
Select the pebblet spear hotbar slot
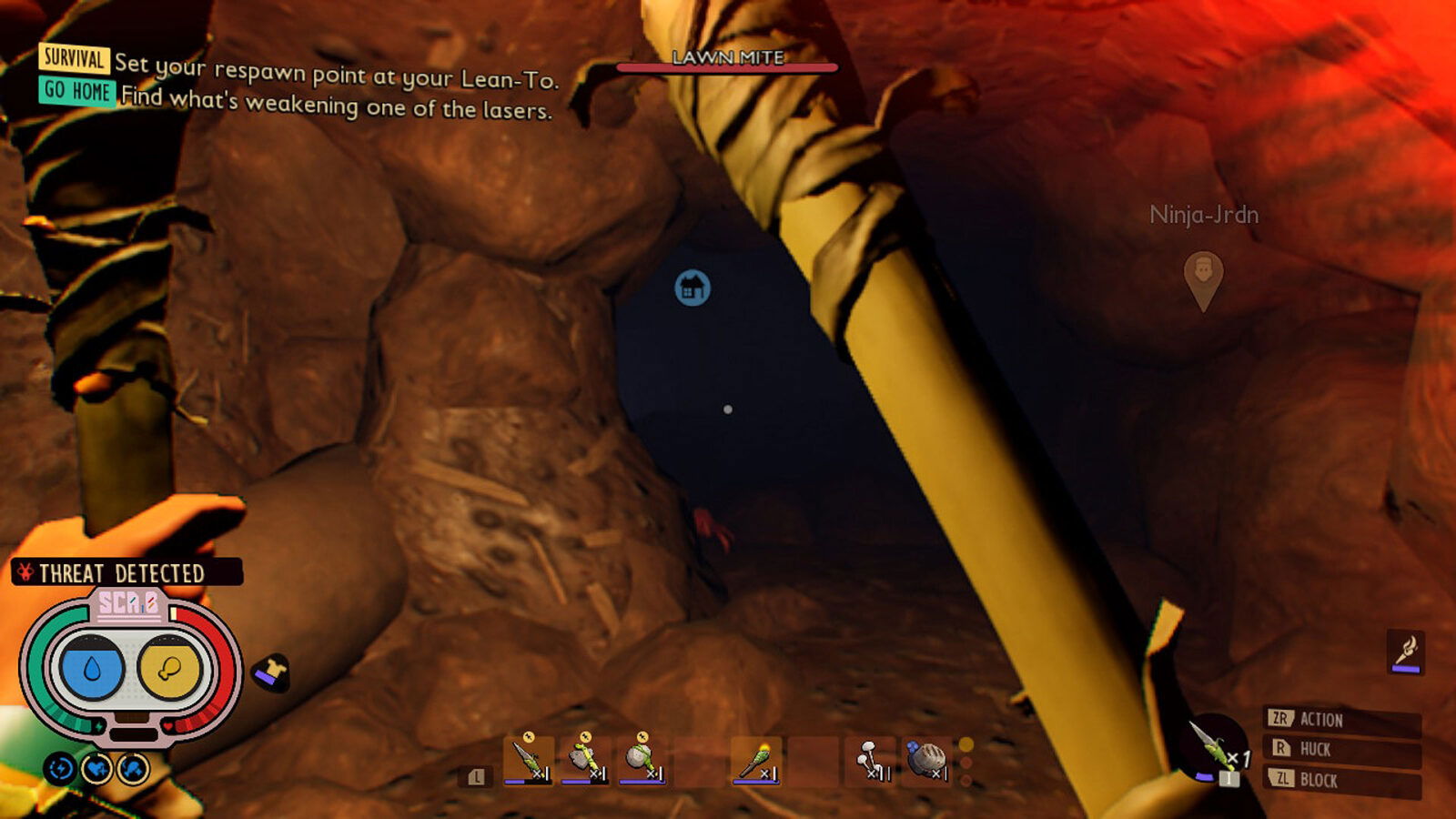point(528,760)
